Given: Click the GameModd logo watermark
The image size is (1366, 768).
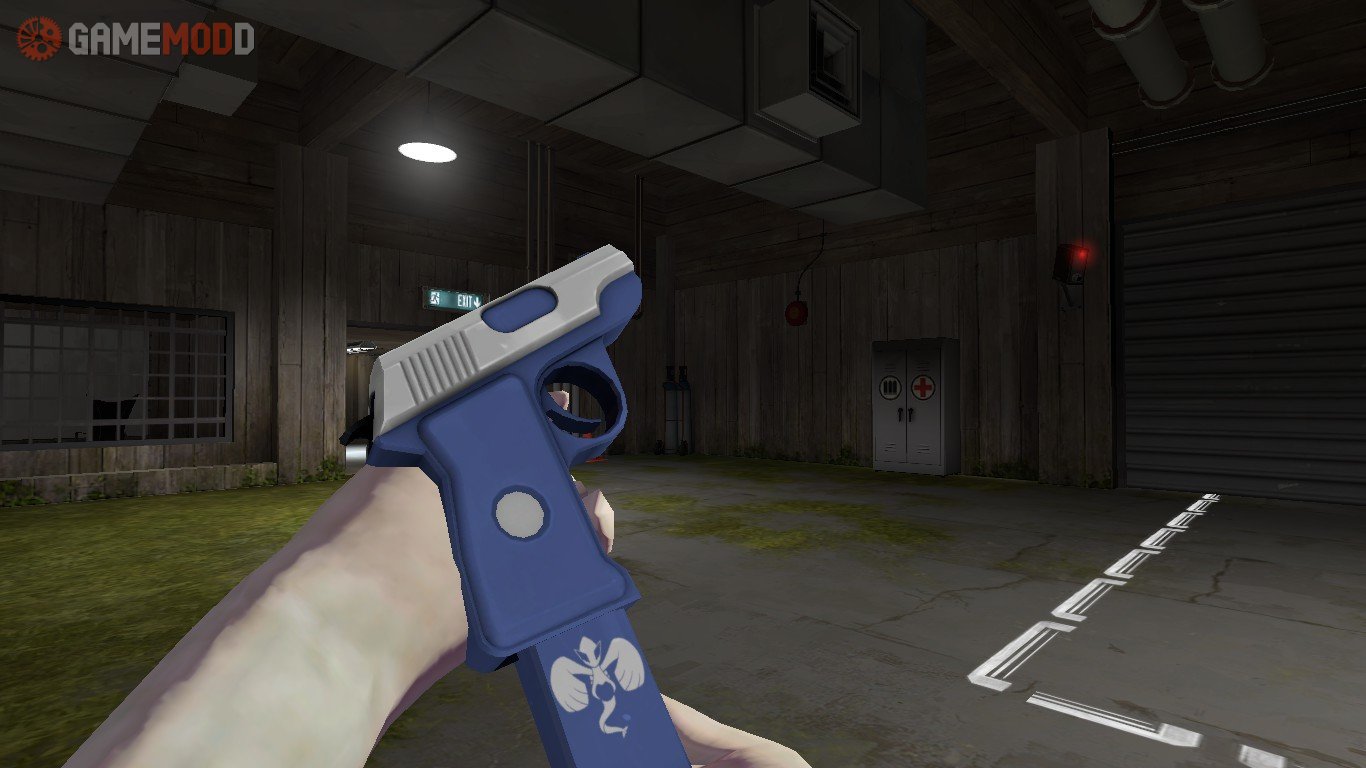Looking at the screenshot, I should (136, 39).
